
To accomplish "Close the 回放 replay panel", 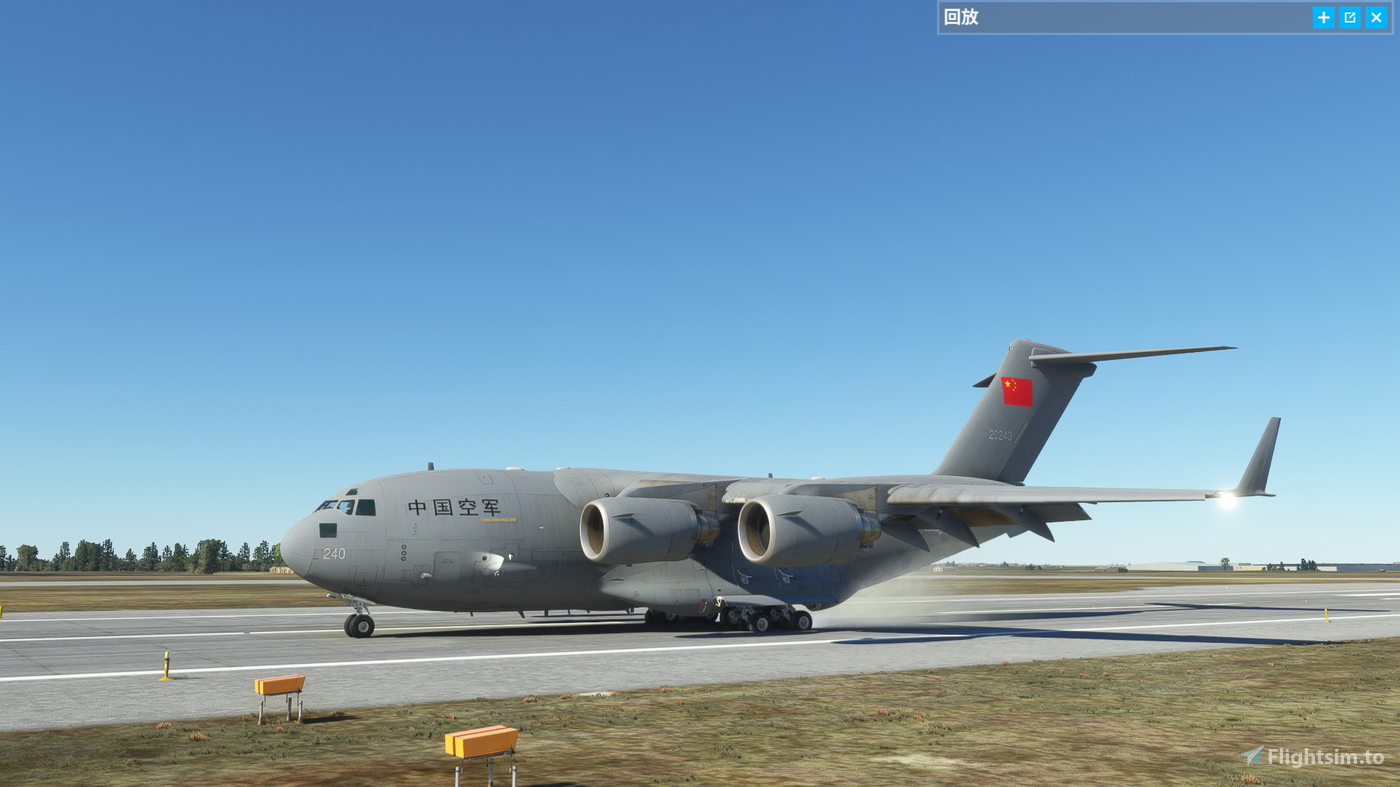I will pos(1377,17).
